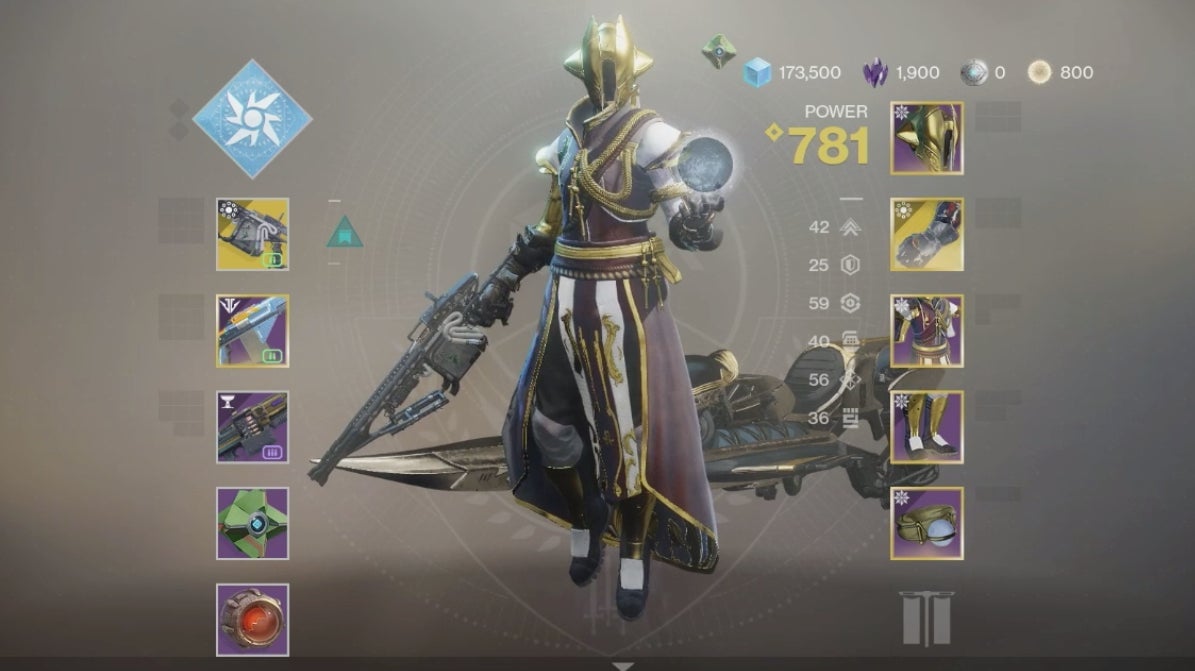
Task: Open the Solar subclass diamond
Action: (x=252, y=119)
